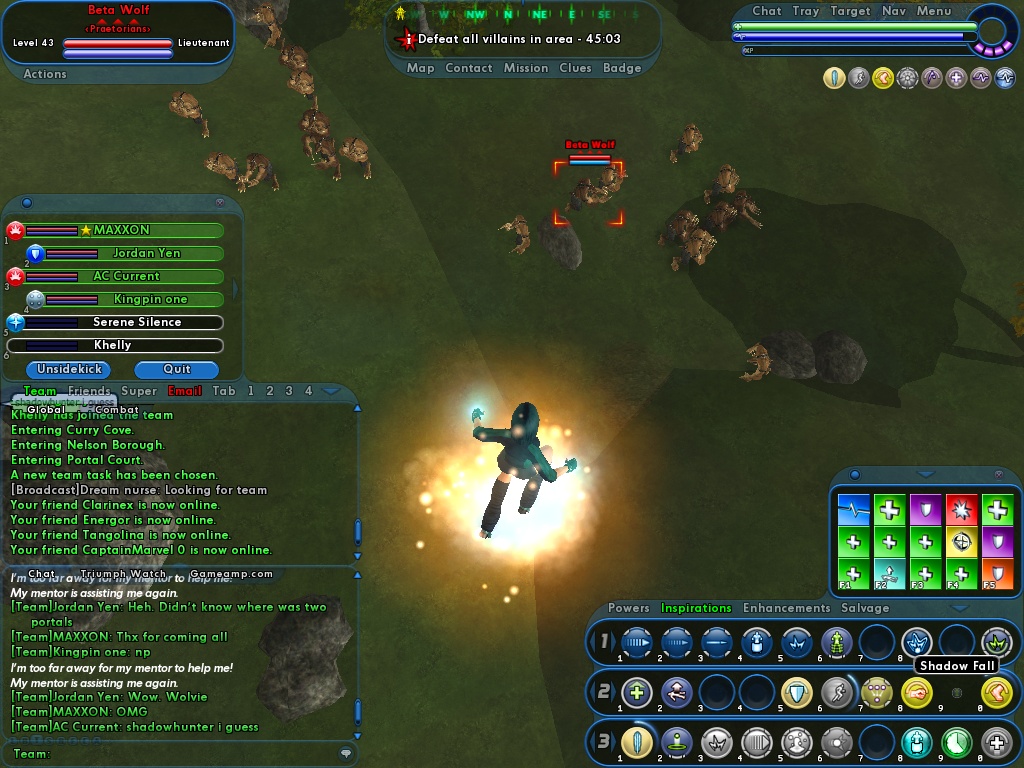
Task: Open the Salvage tab
Action: (x=865, y=608)
